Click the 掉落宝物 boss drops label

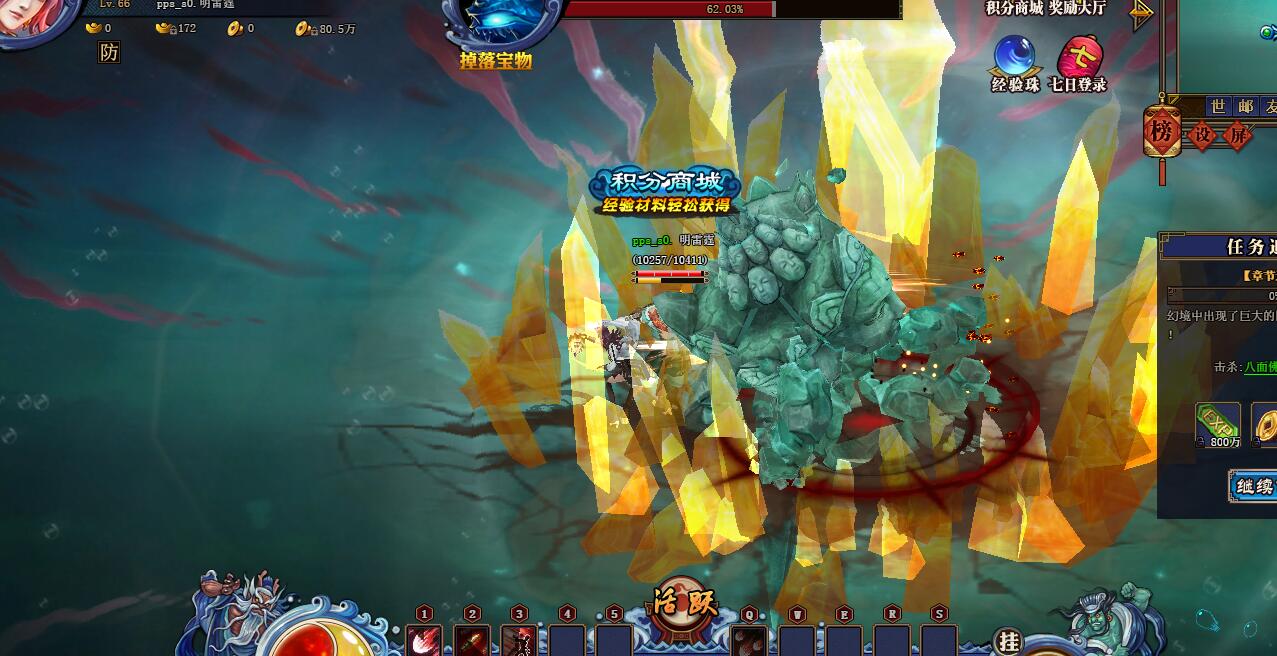click(x=496, y=61)
